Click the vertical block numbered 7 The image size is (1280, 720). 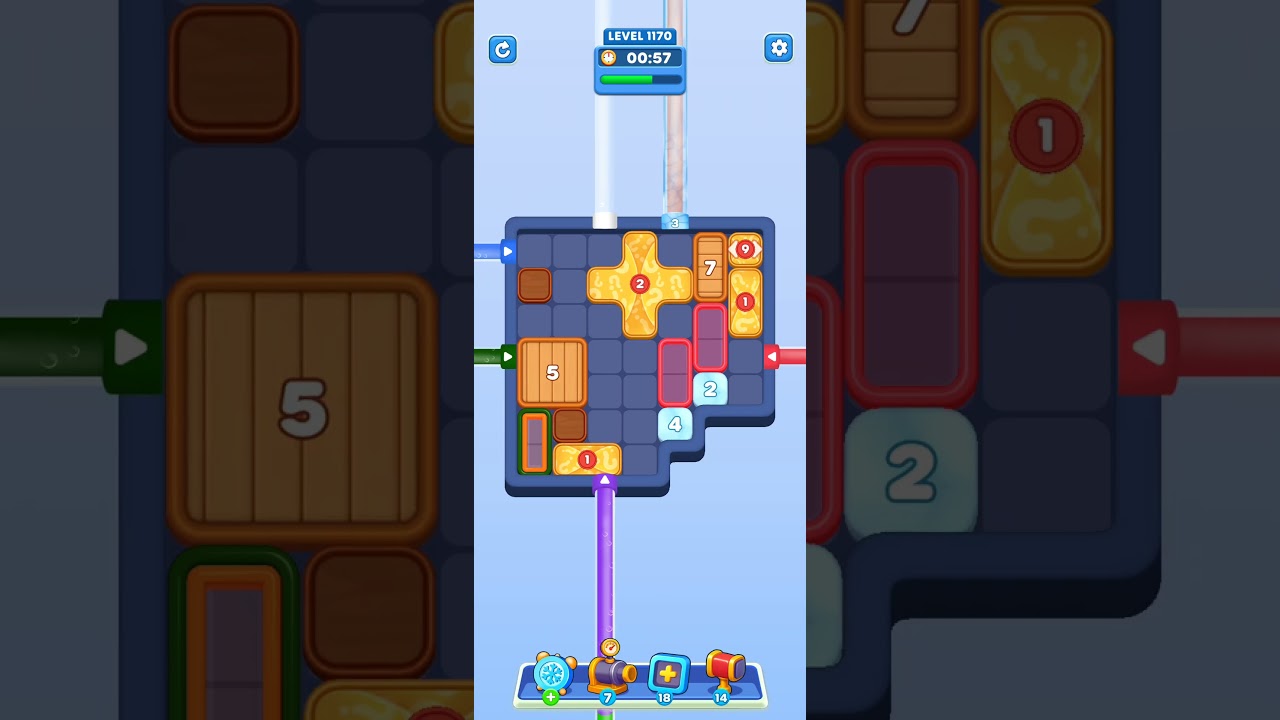coord(711,268)
